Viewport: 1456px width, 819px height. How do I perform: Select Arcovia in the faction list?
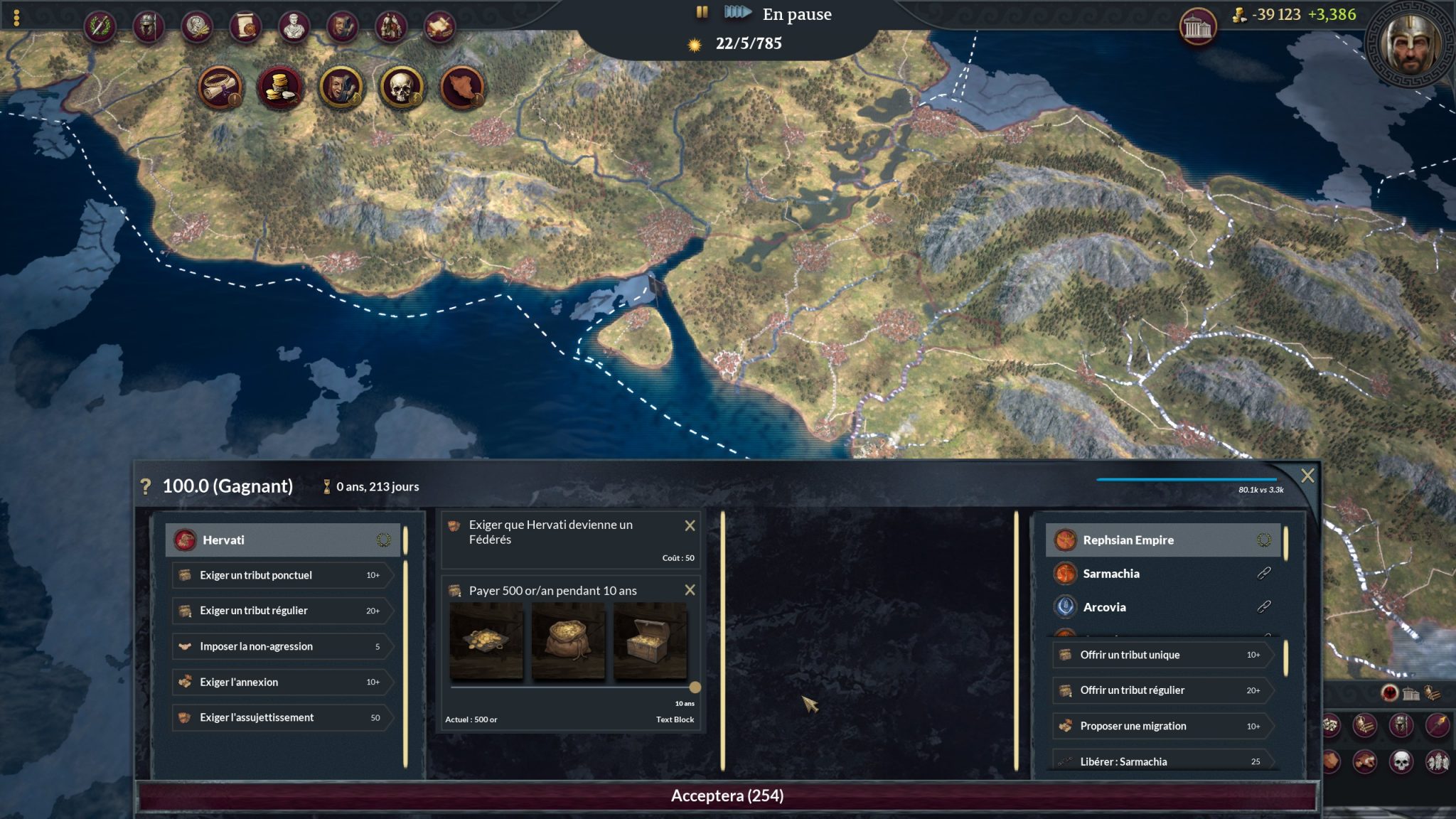click(1104, 607)
